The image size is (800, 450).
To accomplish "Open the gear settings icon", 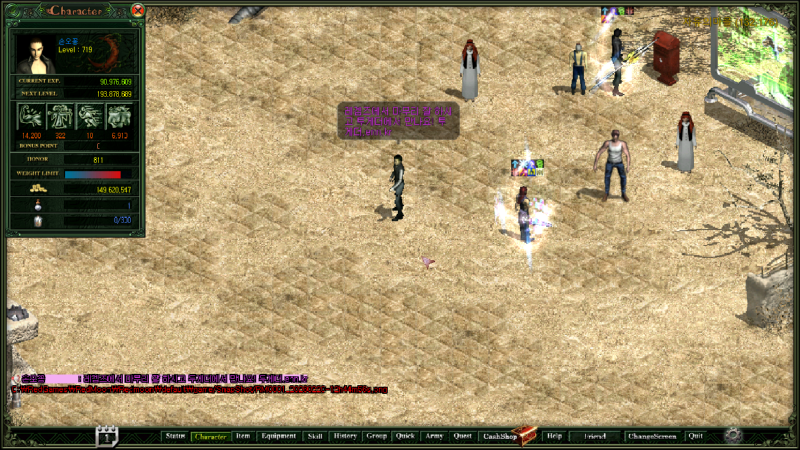I will point(733,436).
